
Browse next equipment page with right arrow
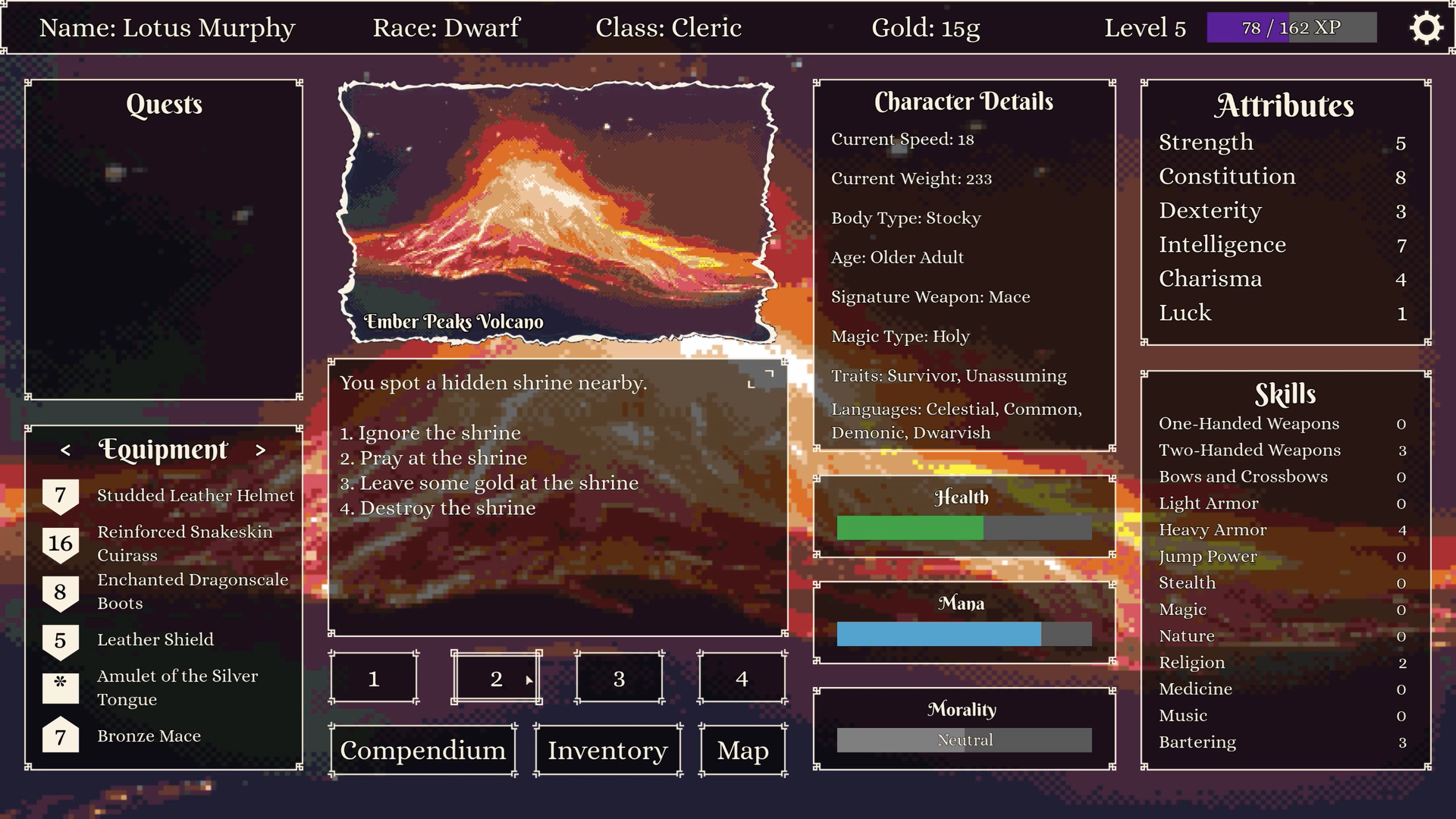click(x=262, y=450)
